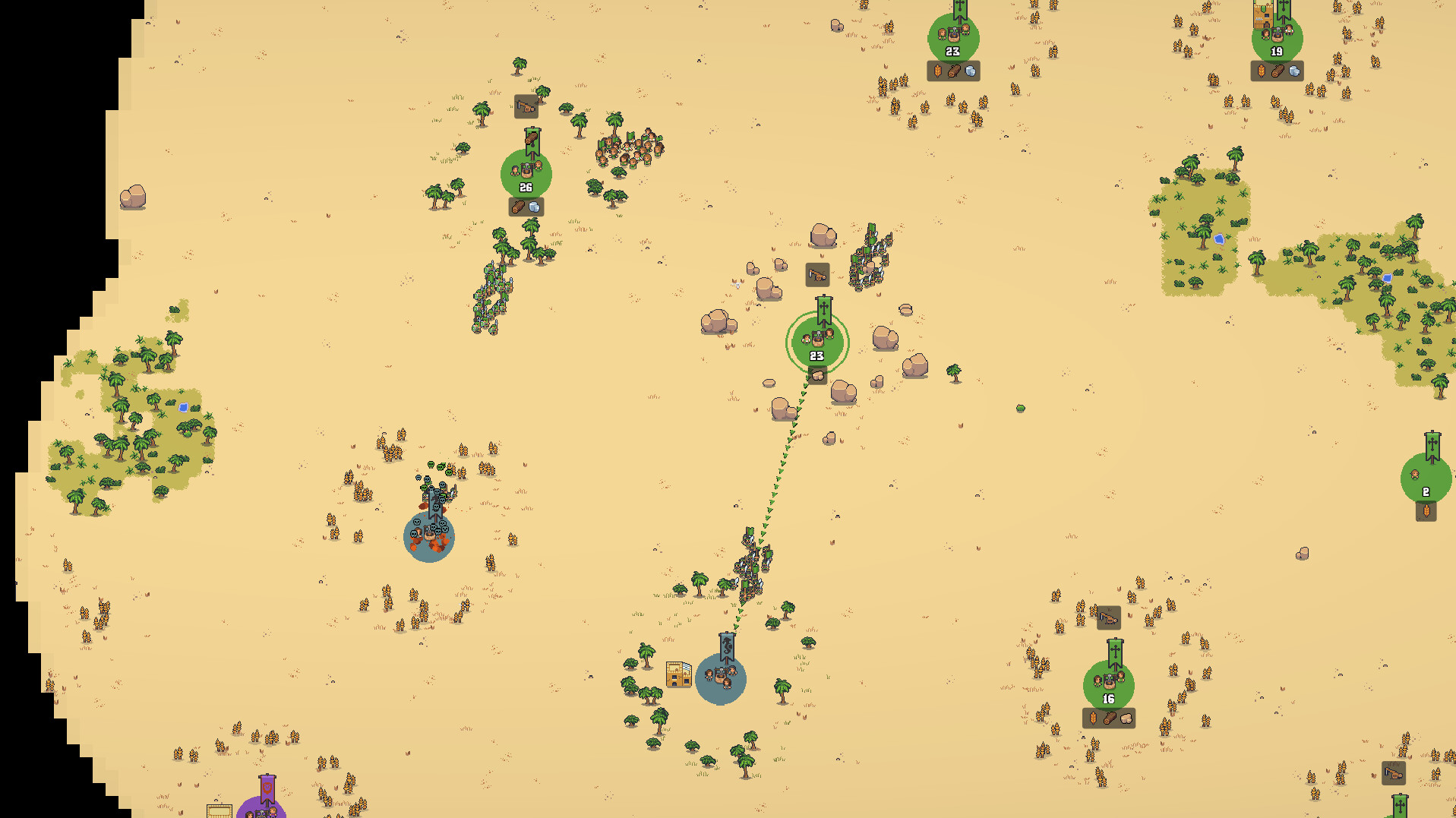The image size is (1456, 818).
Task: Select the red banner of the purple camp bottom-left
Action: (267, 788)
